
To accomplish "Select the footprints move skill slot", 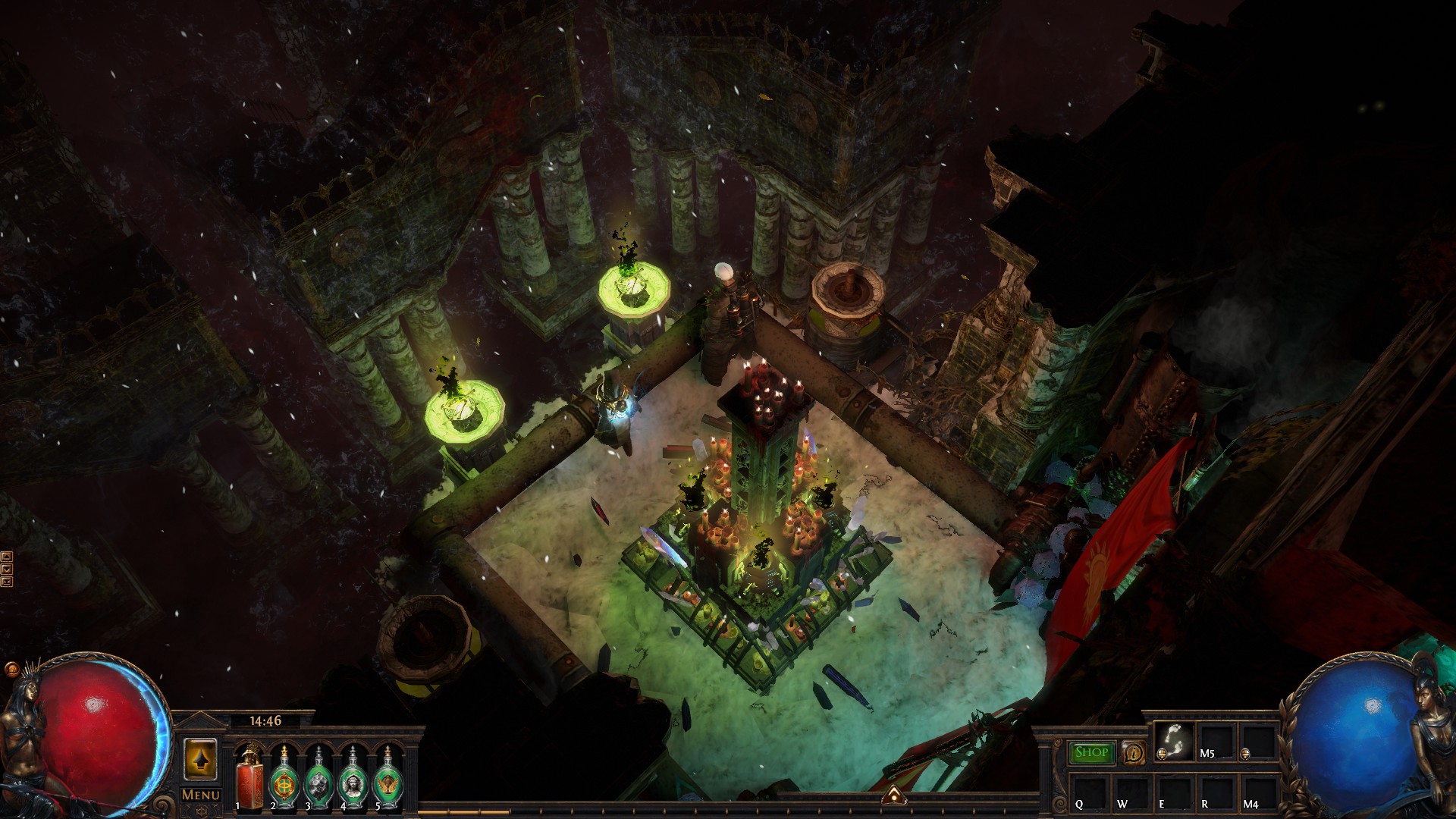I will click(x=1174, y=741).
